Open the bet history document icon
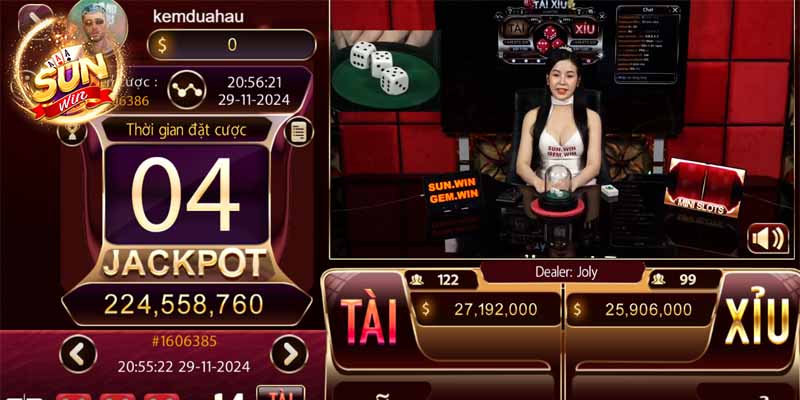This screenshot has width=800, height=400. (296, 131)
